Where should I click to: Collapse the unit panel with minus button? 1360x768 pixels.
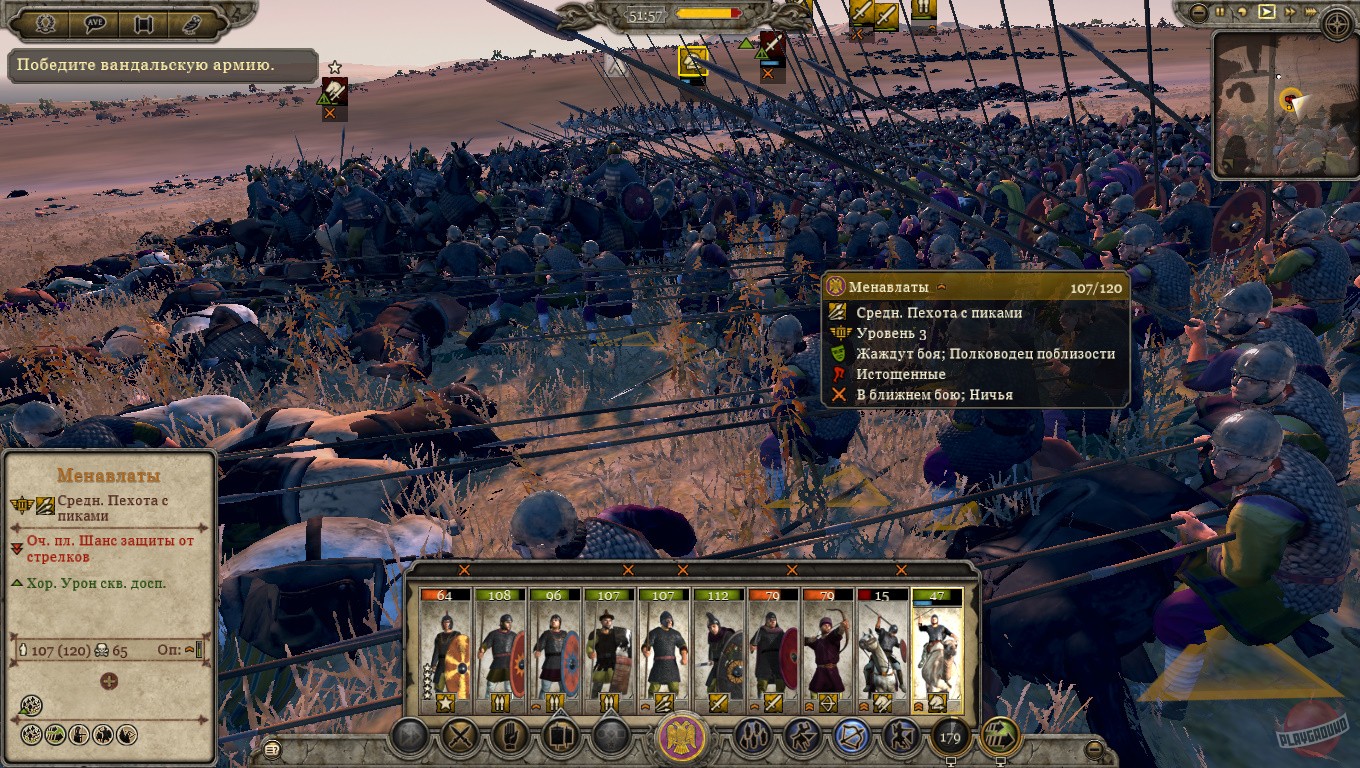(1095, 748)
